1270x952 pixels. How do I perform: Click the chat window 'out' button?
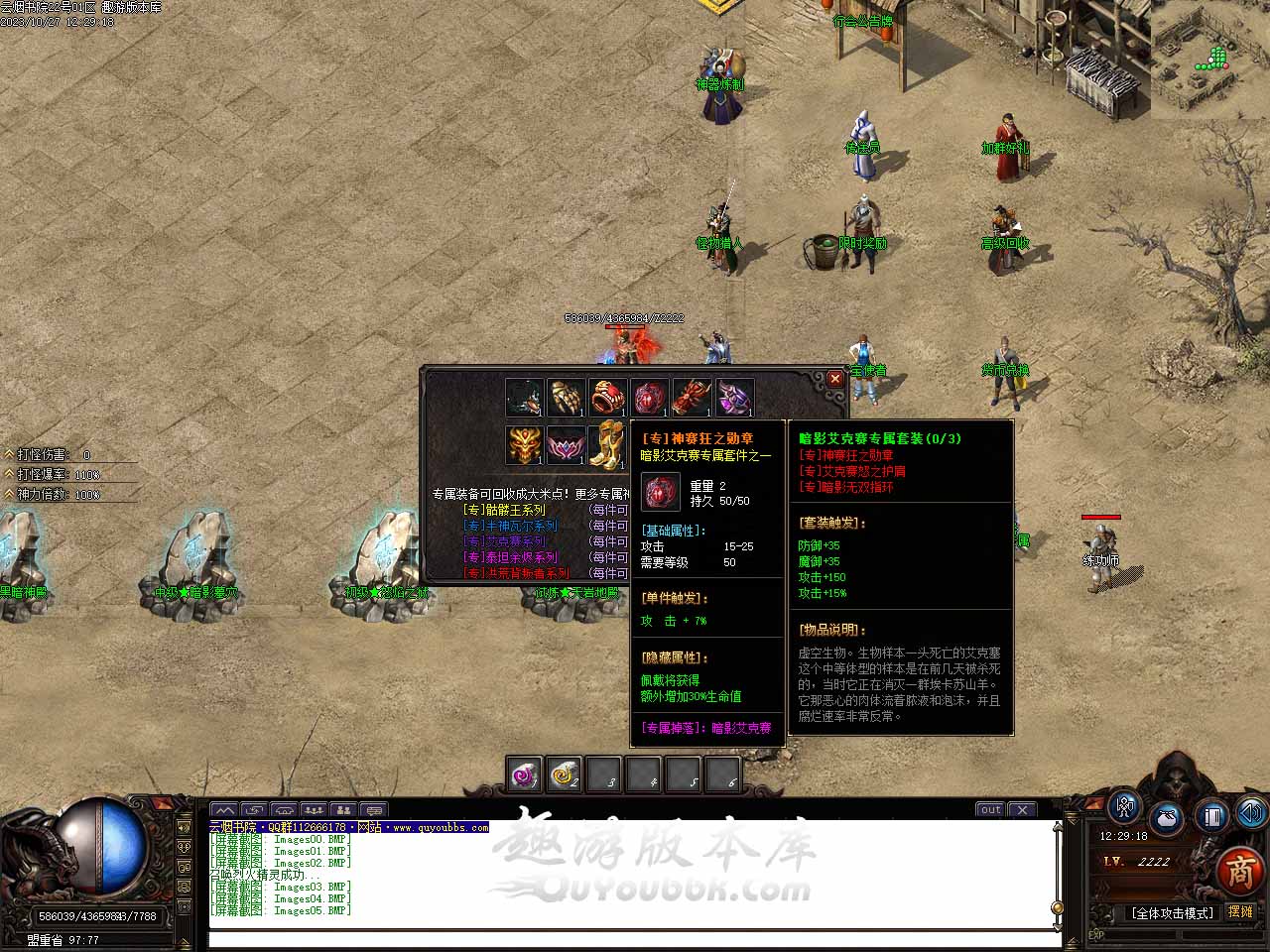pos(990,810)
